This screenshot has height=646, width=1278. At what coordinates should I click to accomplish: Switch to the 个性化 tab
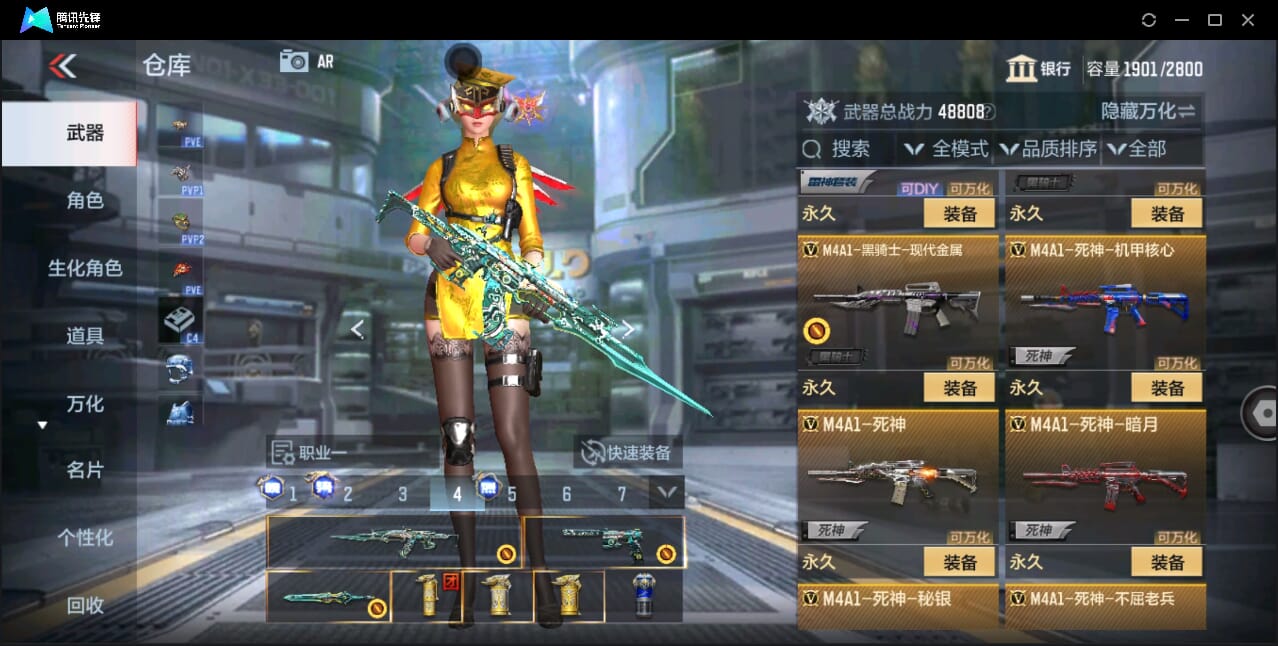pyautogui.click(x=85, y=537)
